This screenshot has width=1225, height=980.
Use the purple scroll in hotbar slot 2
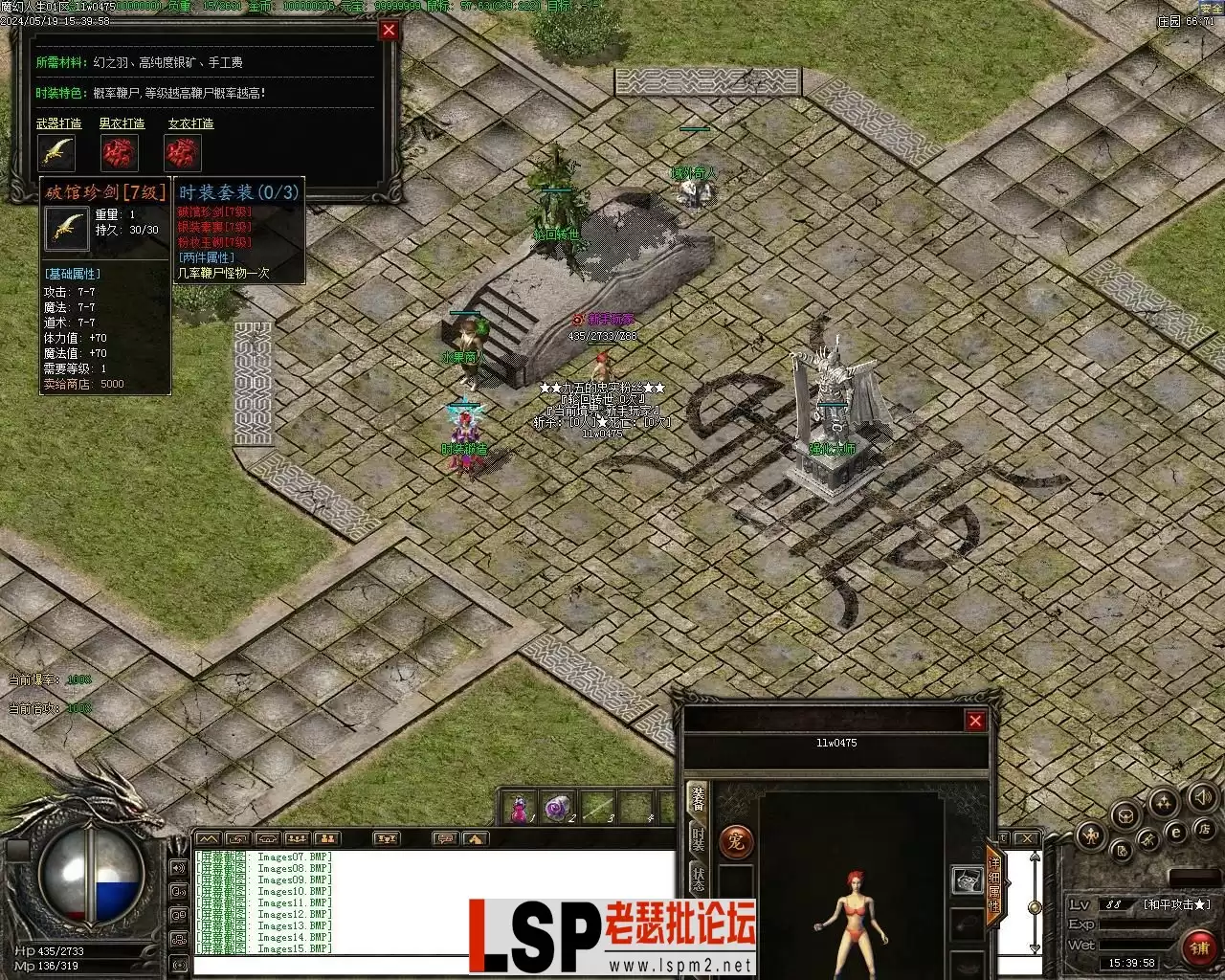[x=557, y=809]
